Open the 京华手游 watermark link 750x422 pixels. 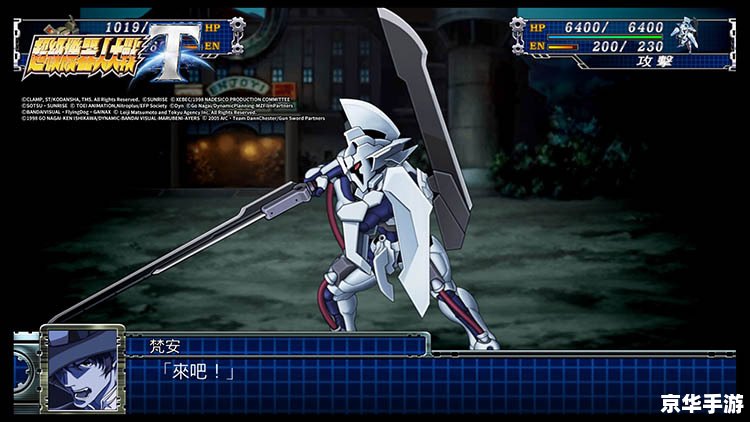(x=700, y=402)
